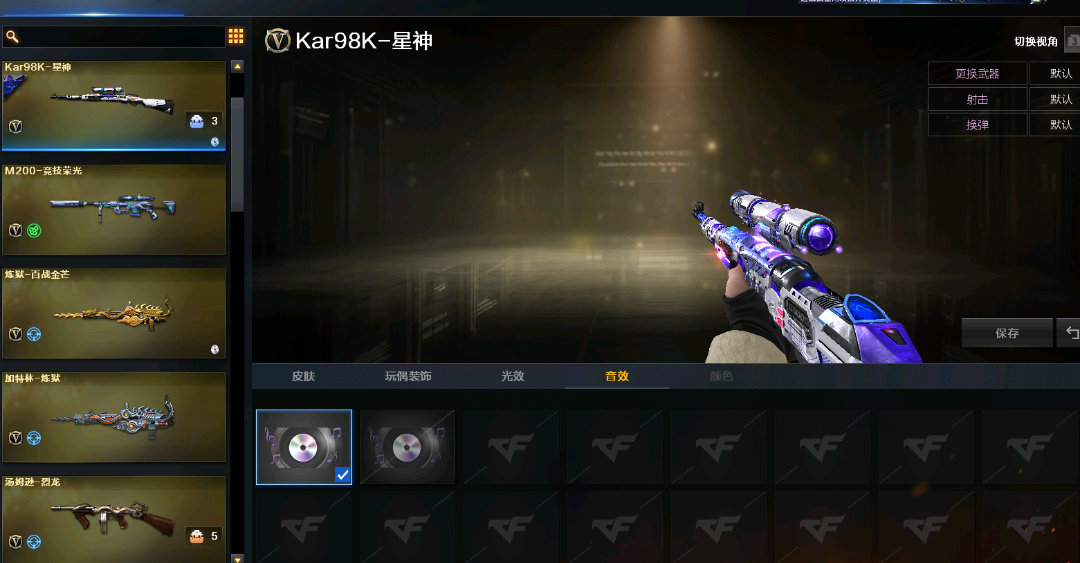Viewport: 1080px width, 563px height.
Task: Click the 换弹 reload option
Action: [x=977, y=125]
